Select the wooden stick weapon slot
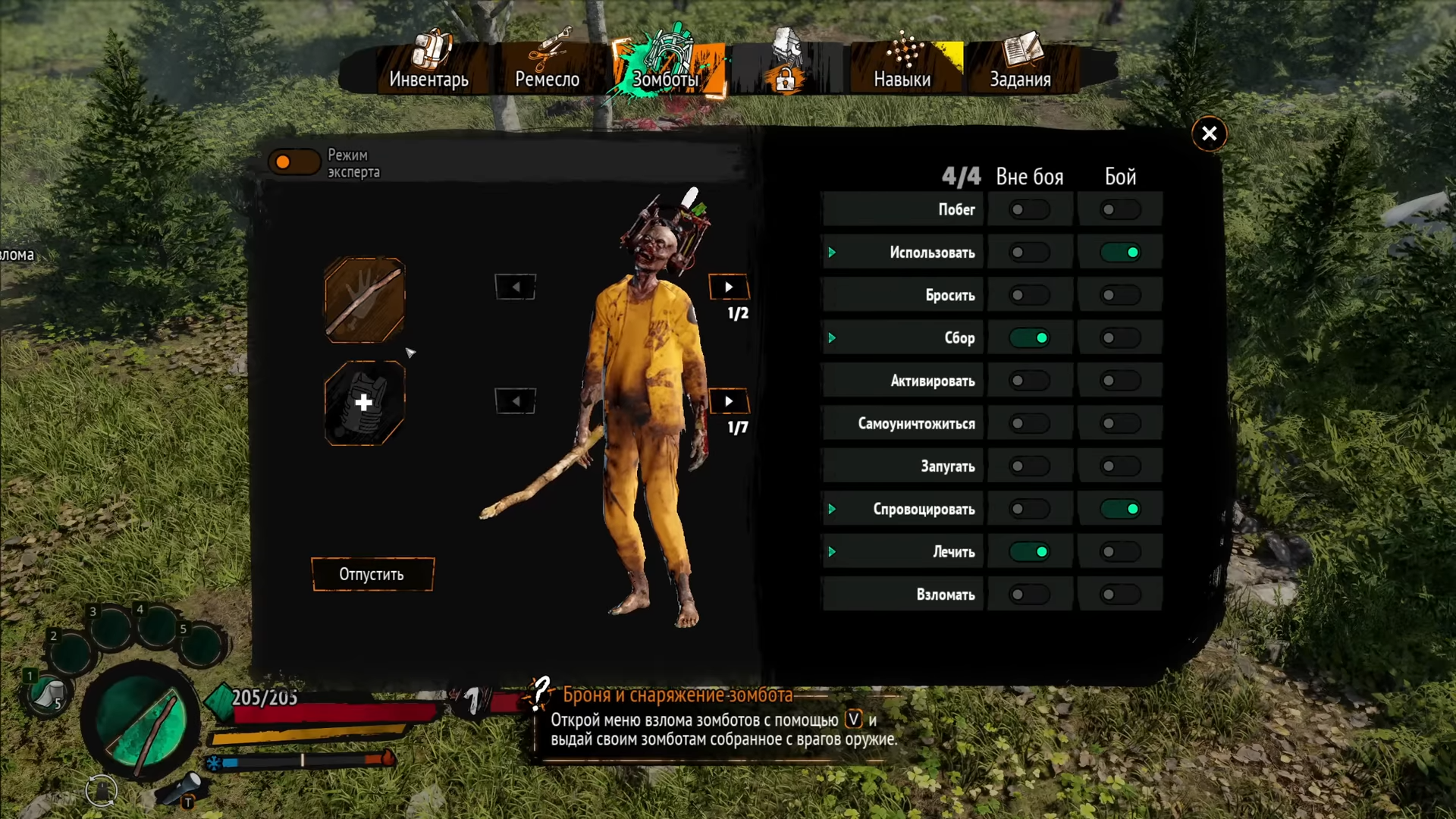1456x819 pixels. coord(365,300)
